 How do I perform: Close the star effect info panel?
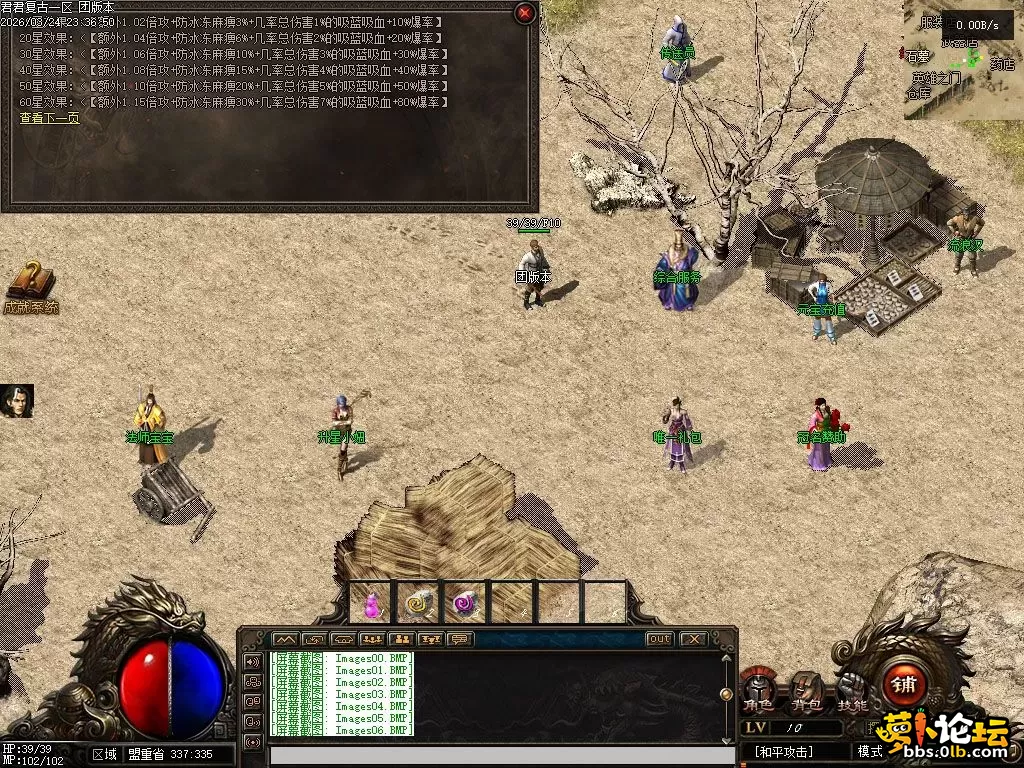525,13
